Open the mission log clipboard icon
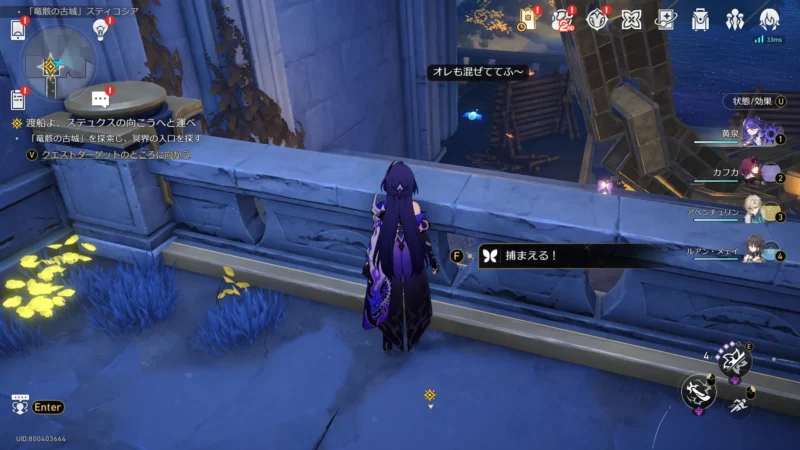 tap(17, 99)
